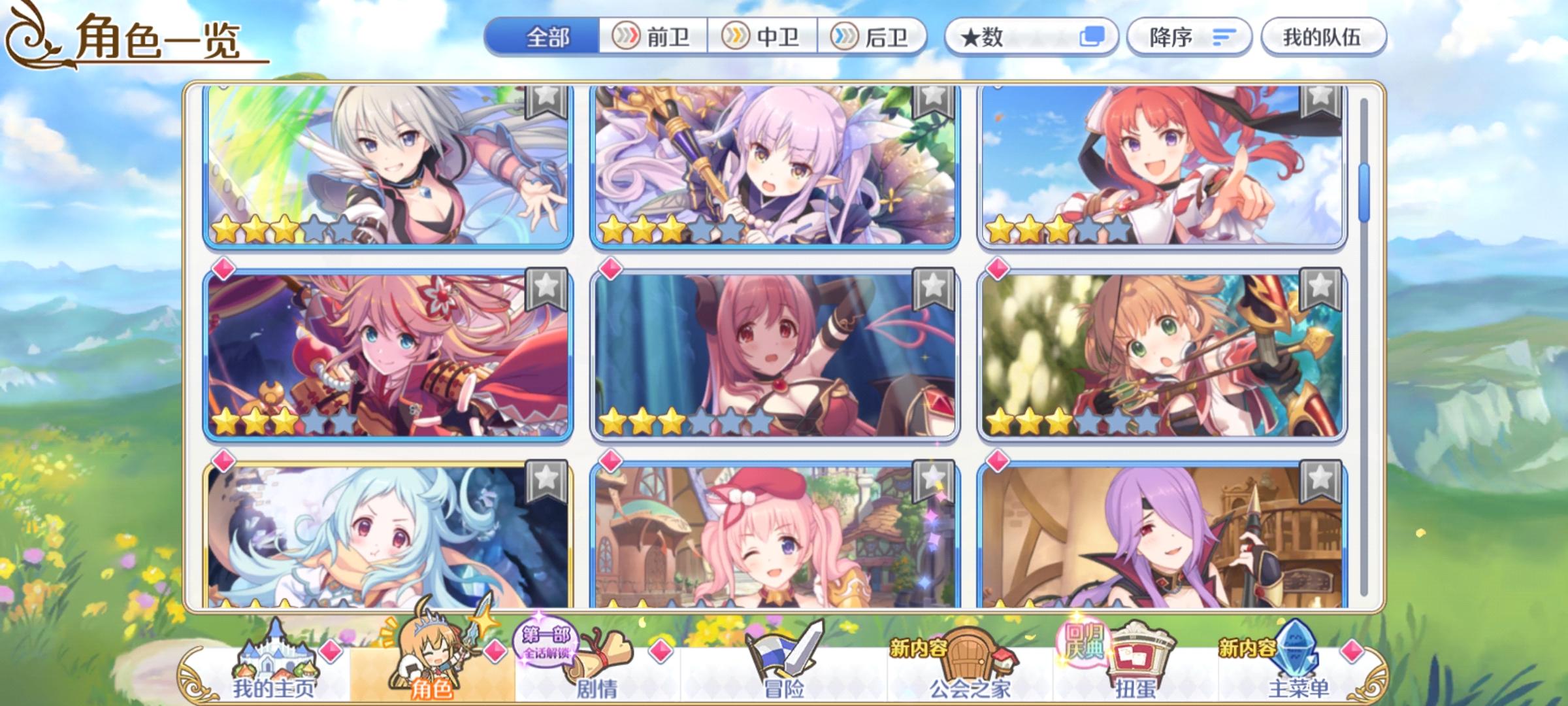Switch to the 前卫 vanguard filter tab

(653, 37)
